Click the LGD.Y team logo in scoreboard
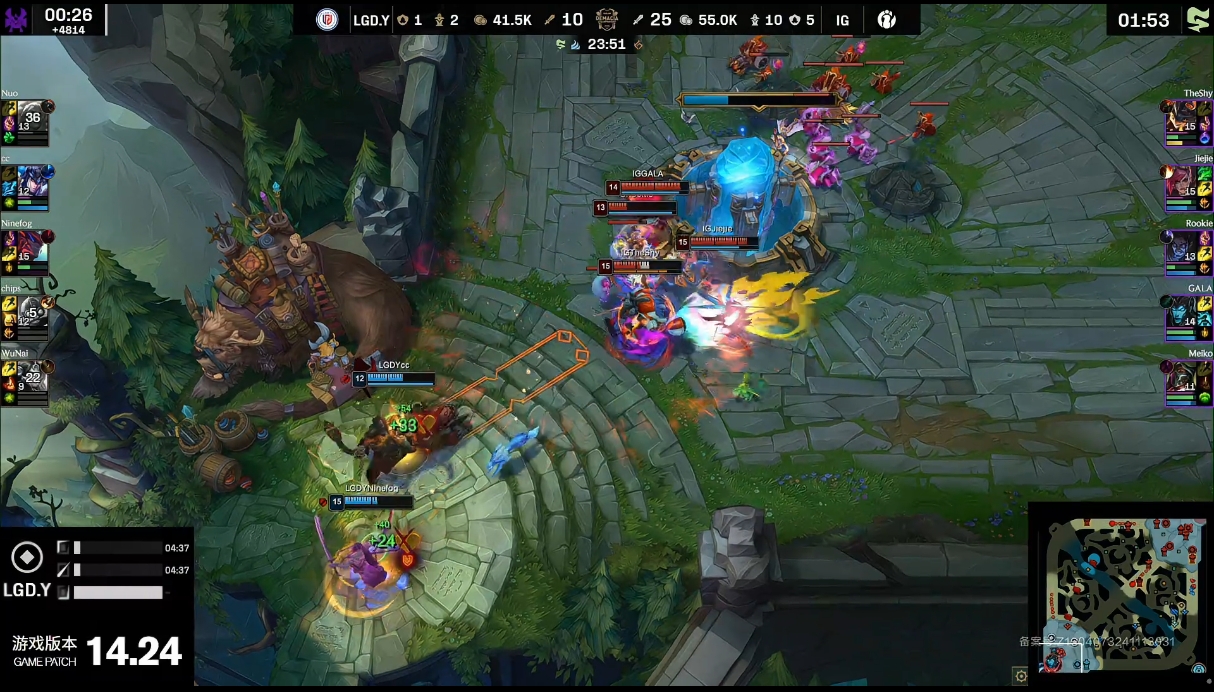Screen dimensions: 1214x692 [326, 20]
